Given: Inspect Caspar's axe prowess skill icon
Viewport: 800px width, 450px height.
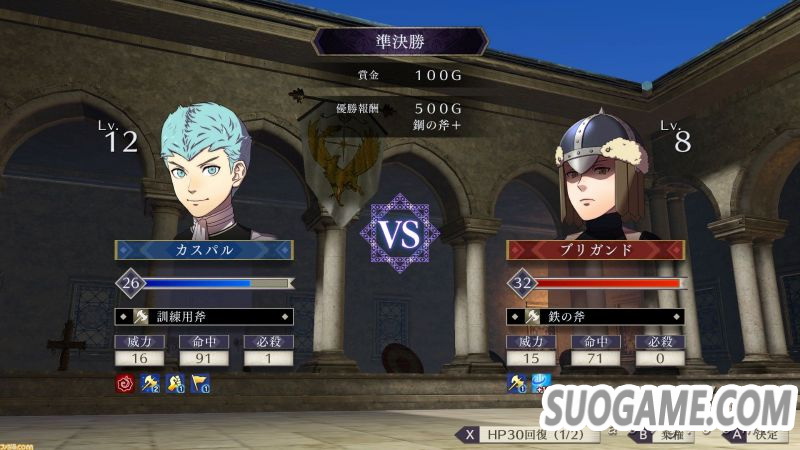Looking at the screenshot, I should (x=150, y=382).
